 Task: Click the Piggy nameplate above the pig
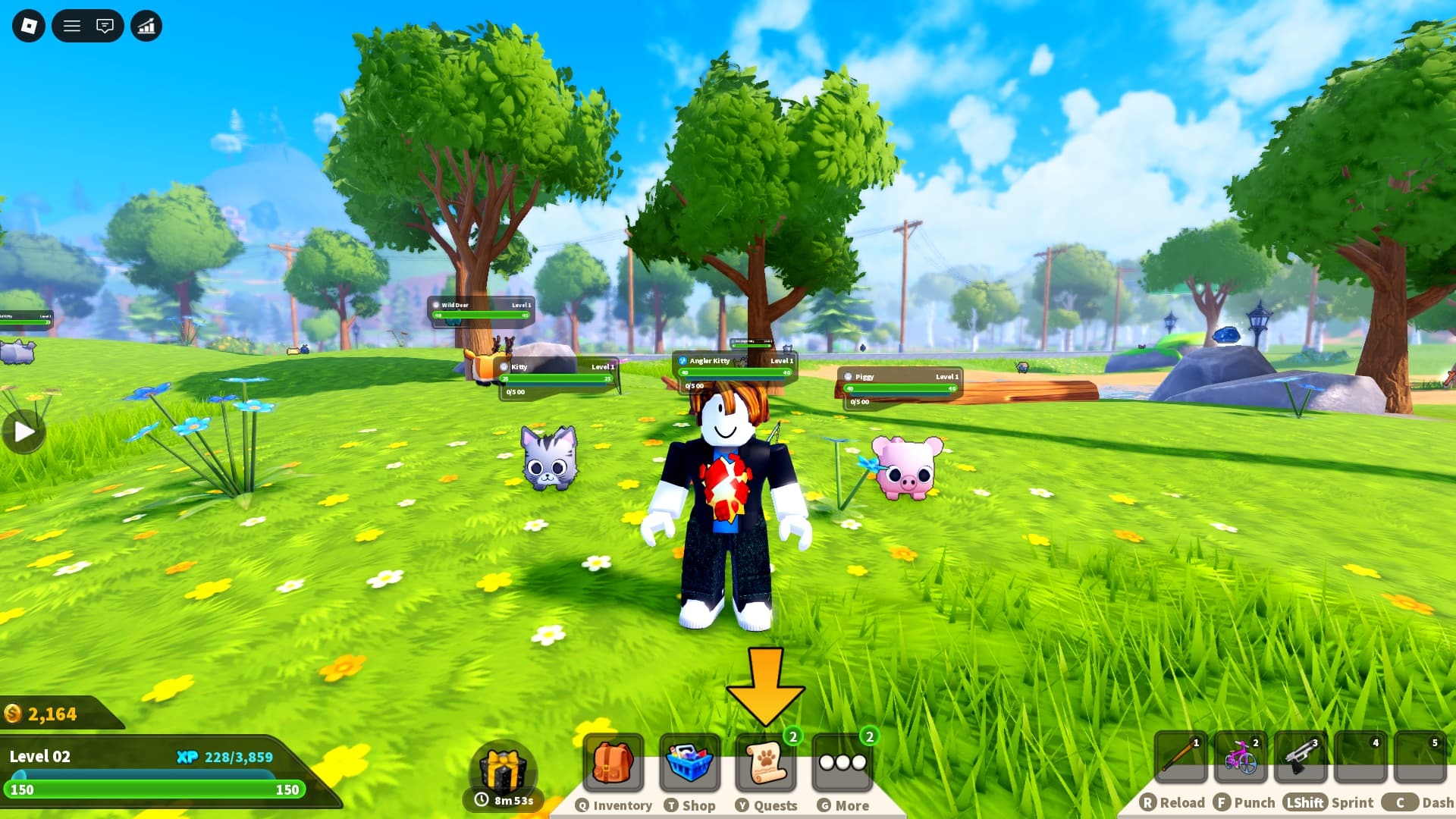(899, 376)
